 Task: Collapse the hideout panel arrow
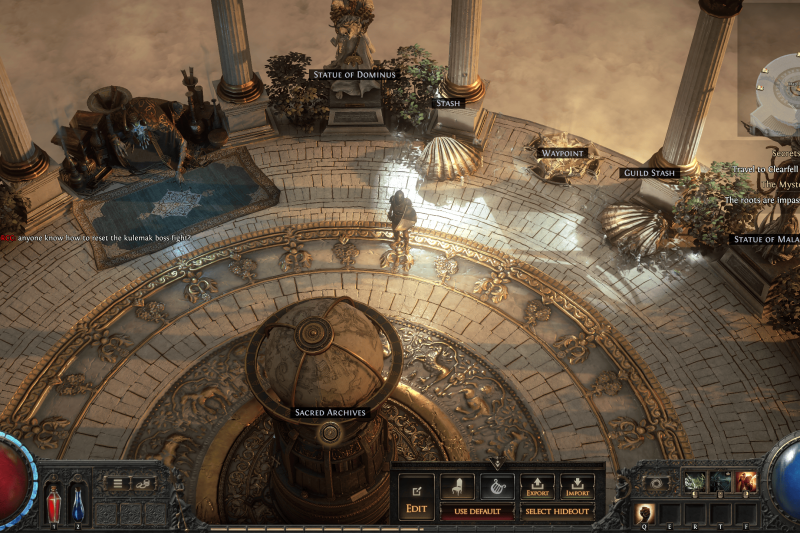click(x=497, y=464)
